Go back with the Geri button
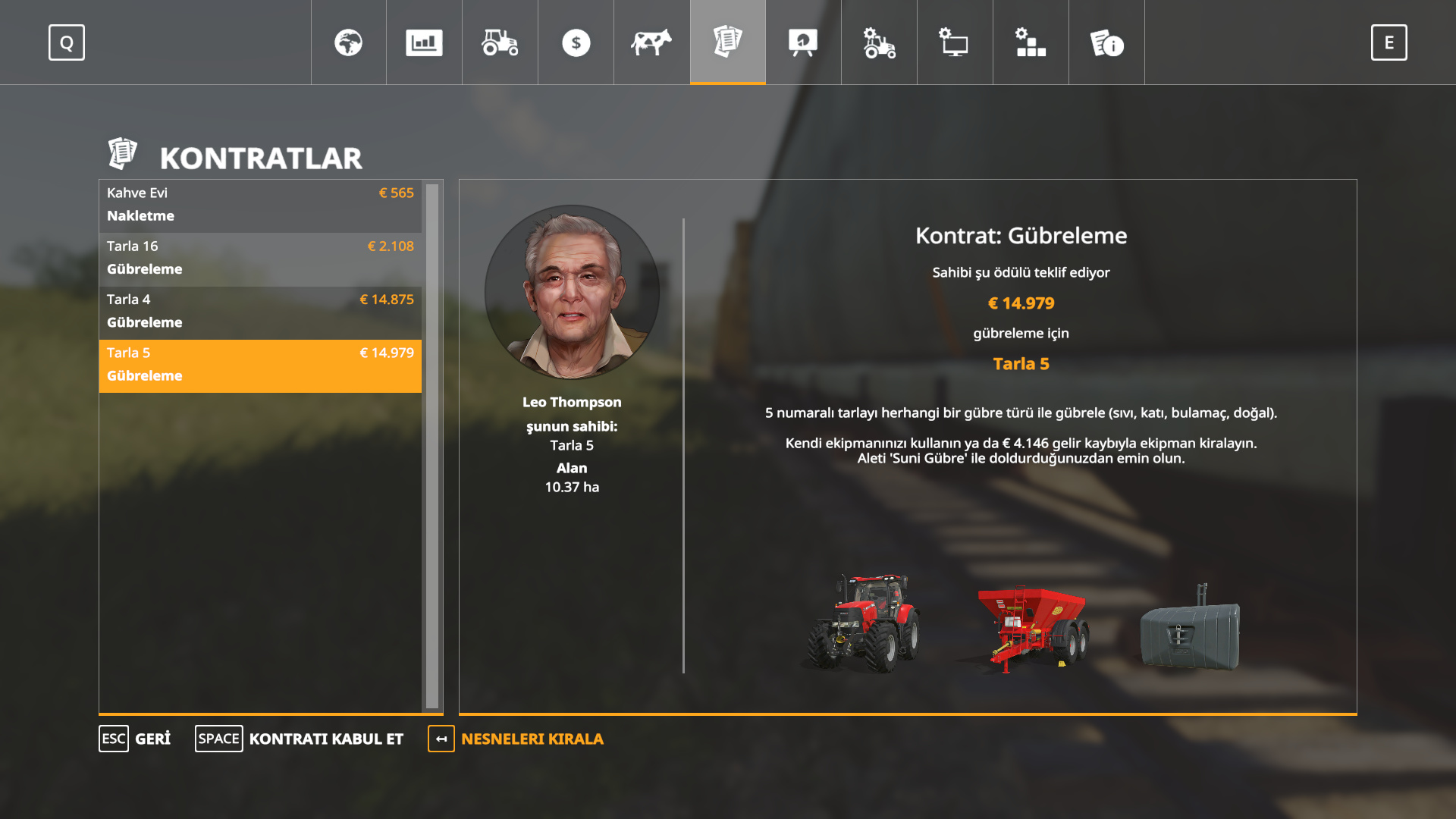 click(x=135, y=739)
